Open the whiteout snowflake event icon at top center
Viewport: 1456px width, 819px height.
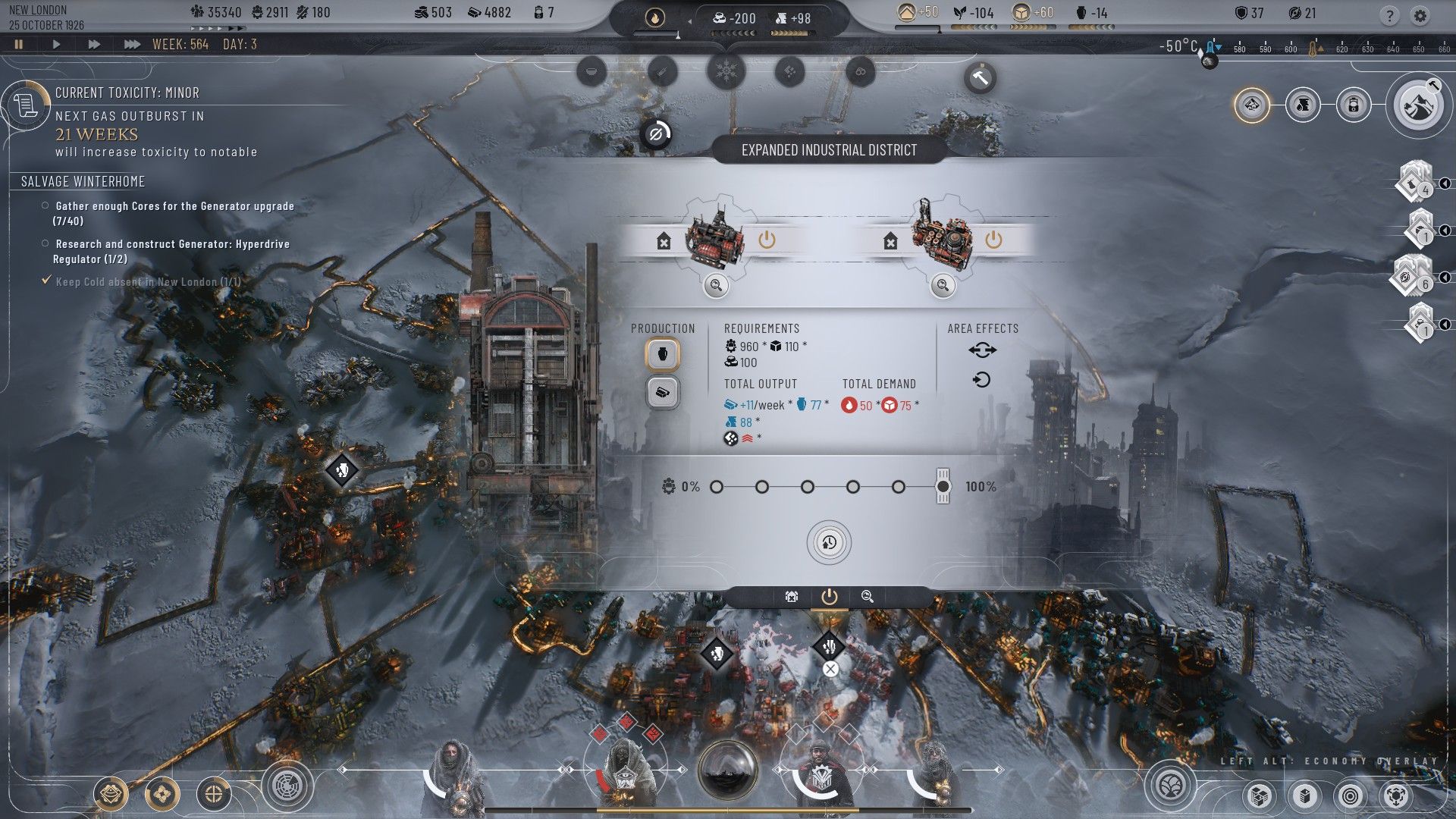click(x=725, y=72)
